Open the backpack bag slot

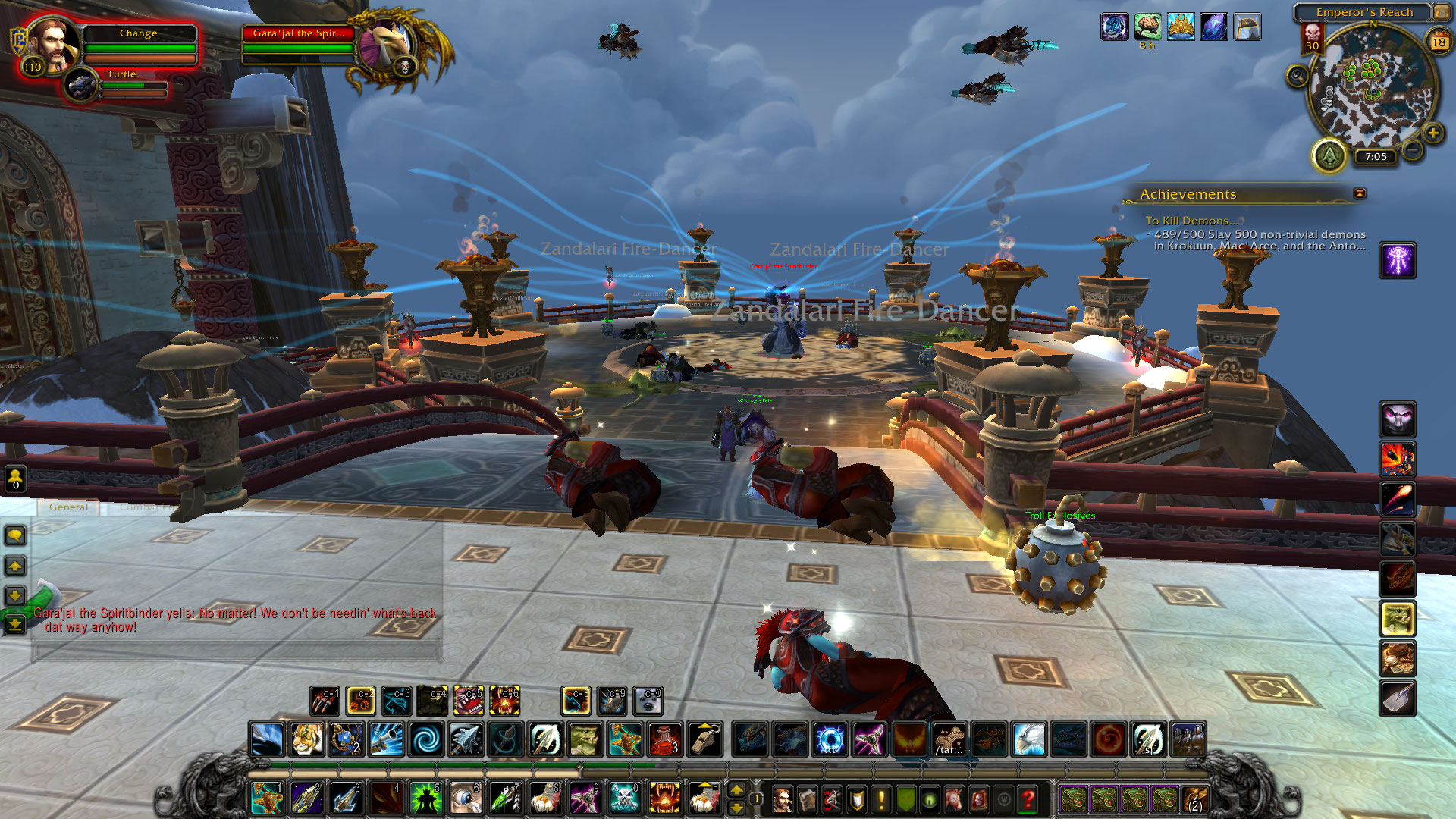coord(1194,799)
